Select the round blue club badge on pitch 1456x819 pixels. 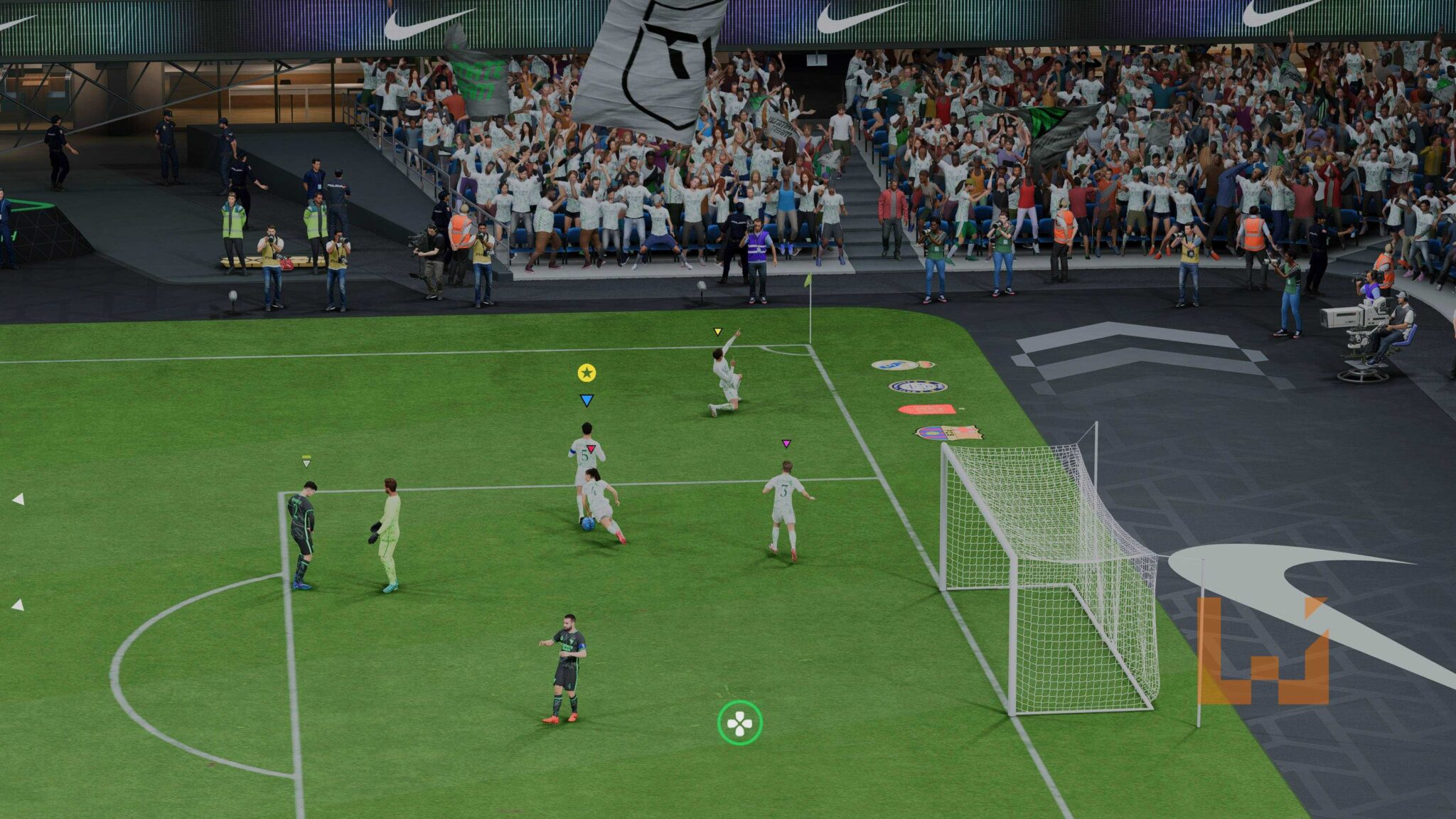[x=917, y=387]
